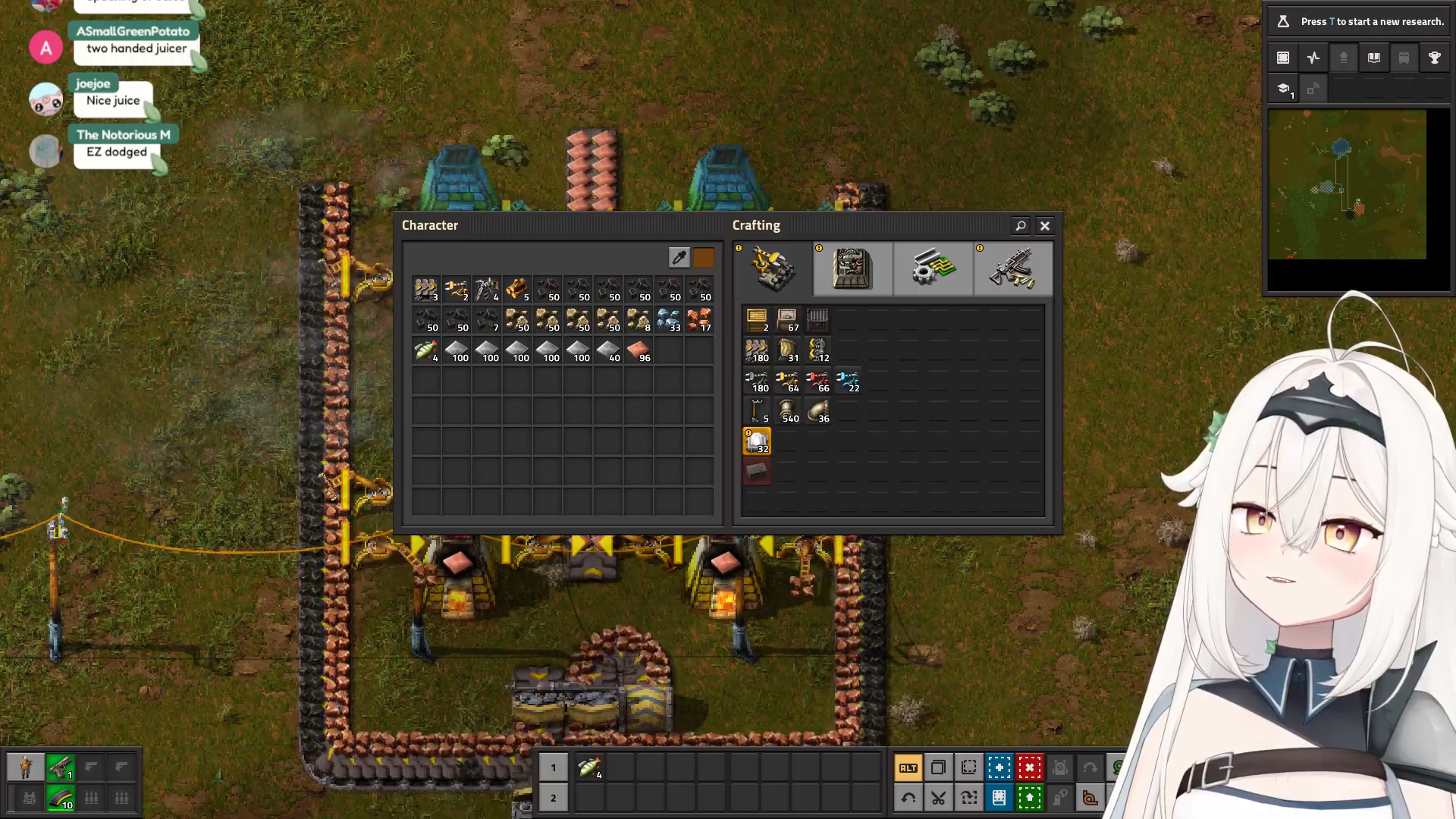Open the crafting search magnifier
The height and width of the screenshot is (819, 1456).
[1021, 226]
